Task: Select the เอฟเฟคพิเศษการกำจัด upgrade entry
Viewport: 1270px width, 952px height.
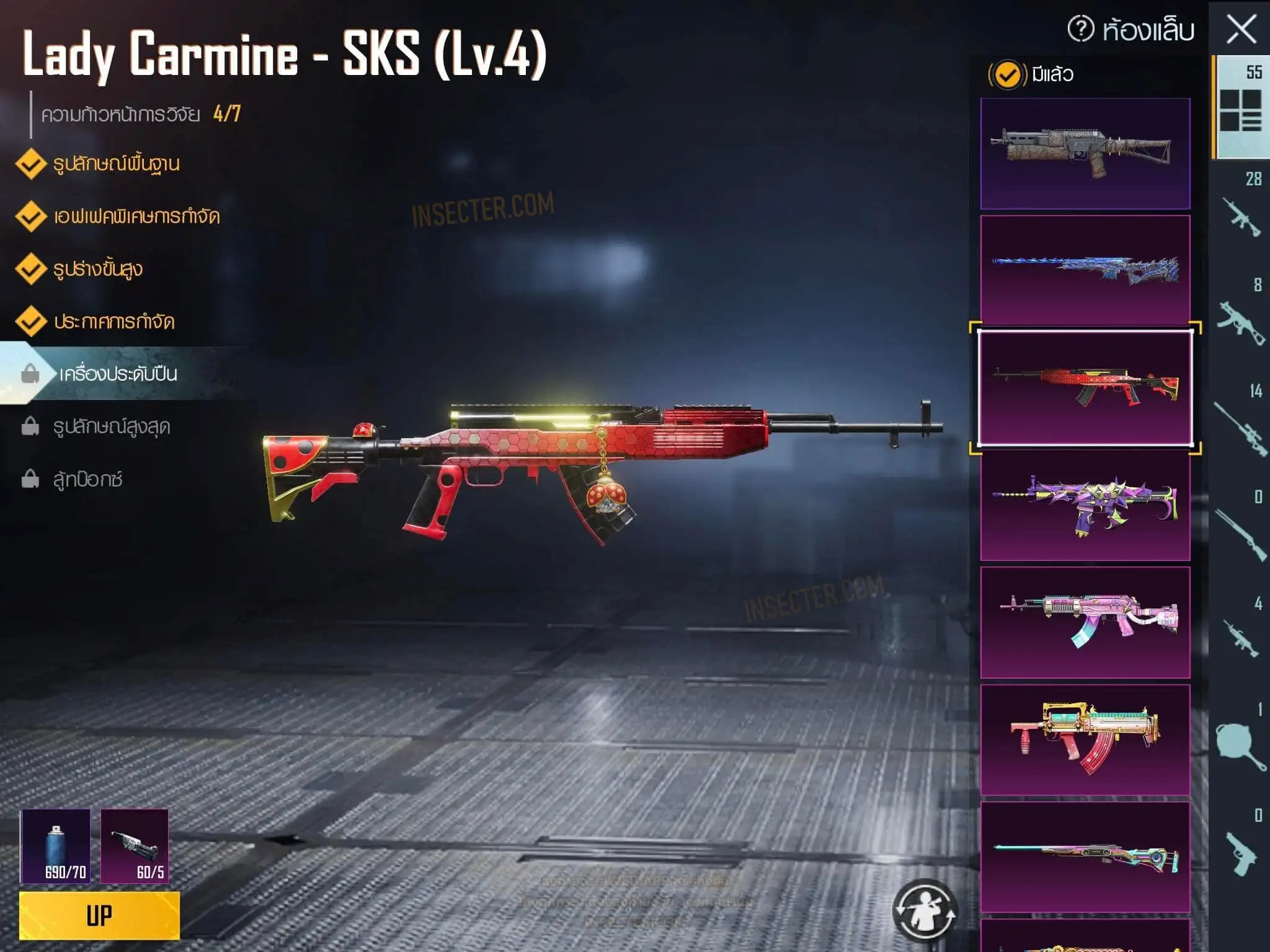Action: click(x=136, y=217)
